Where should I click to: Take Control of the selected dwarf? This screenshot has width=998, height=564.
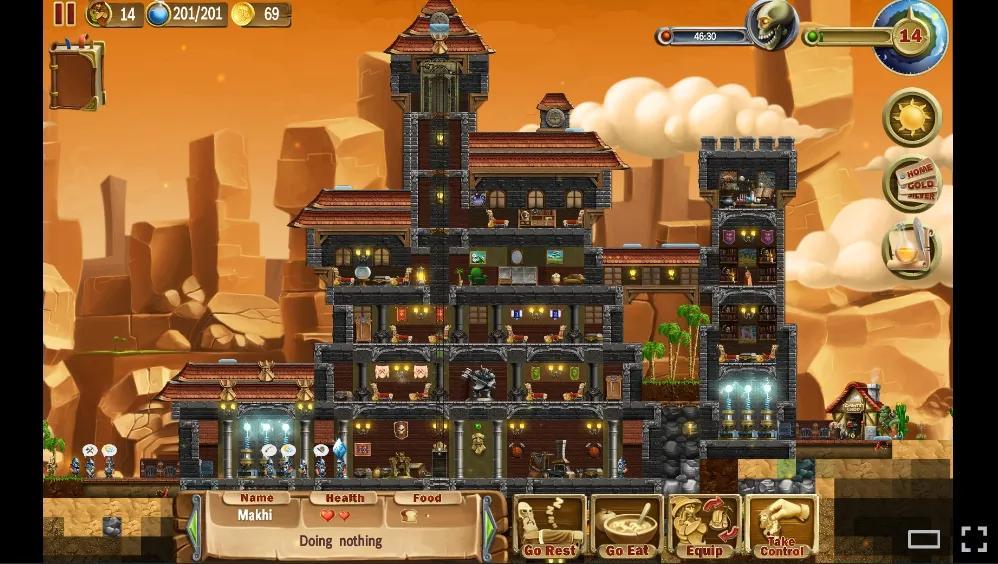782,526
